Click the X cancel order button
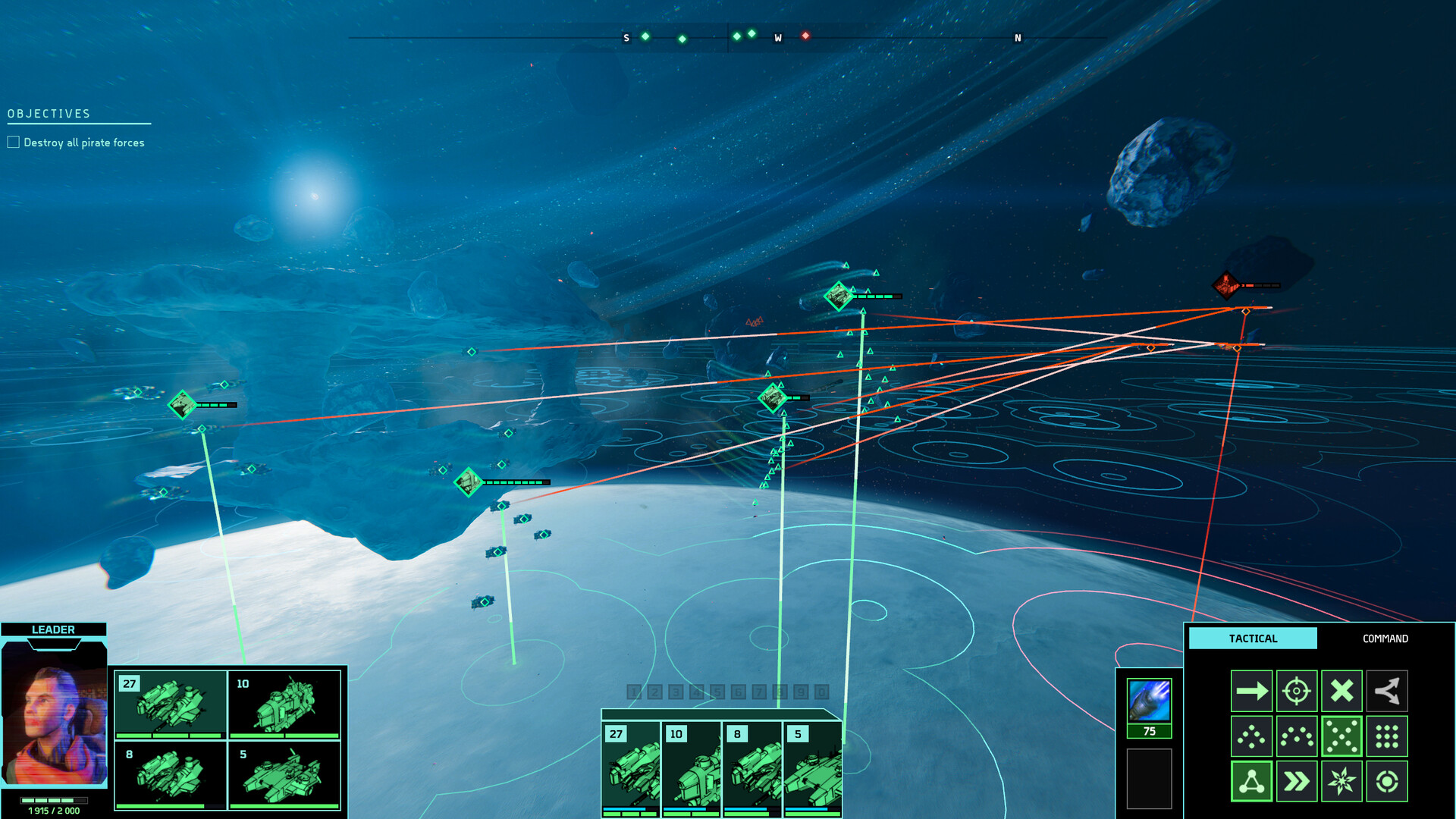1456x819 pixels. pyautogui.click(x=1341, y=691)
